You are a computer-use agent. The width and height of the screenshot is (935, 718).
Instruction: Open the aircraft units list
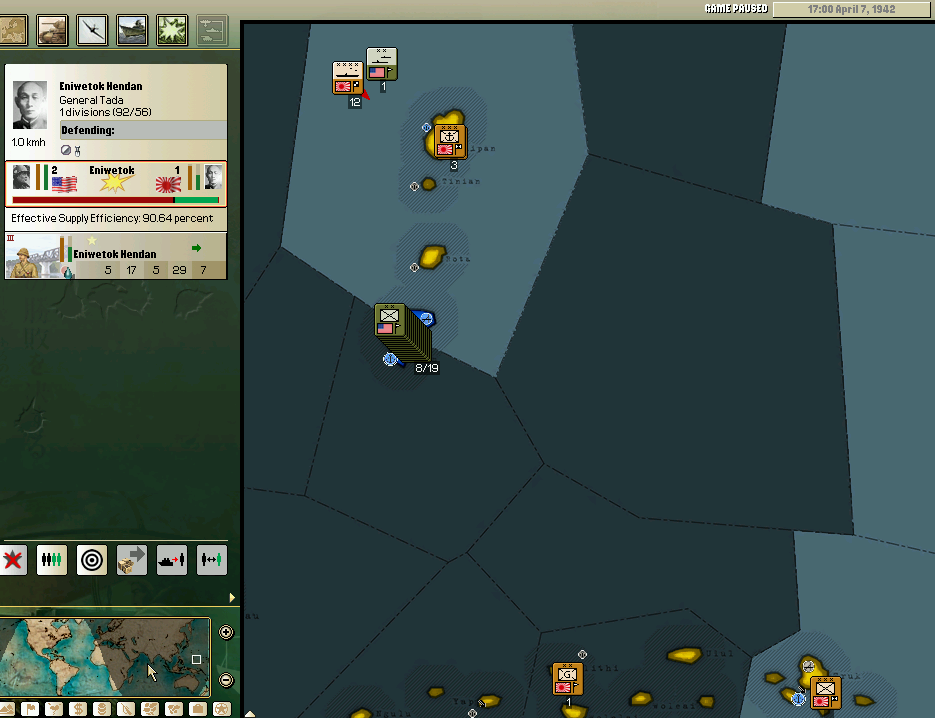(x=93, y=29)
